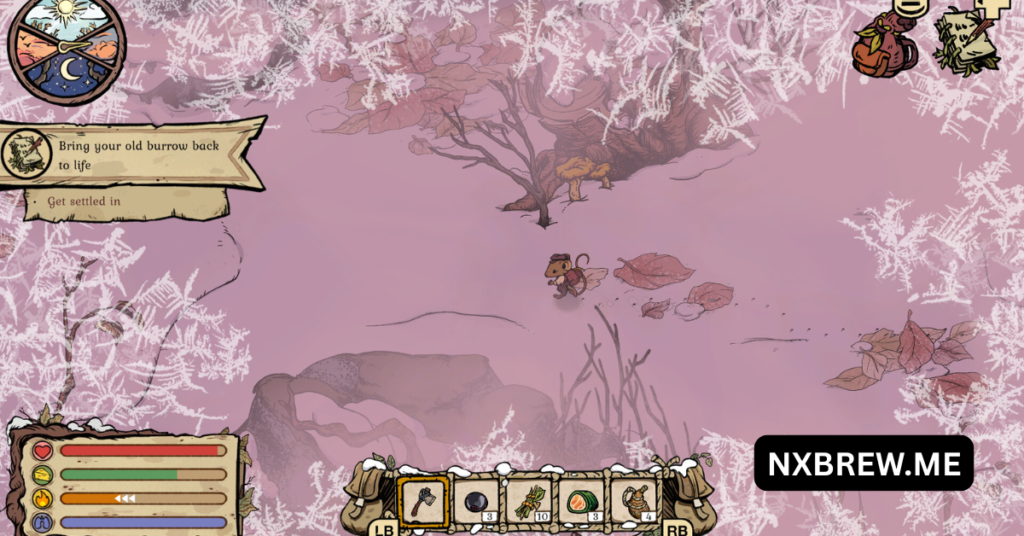Pick the water gourd flask slot
1024x536 pixels.
[x=635, y=499]
